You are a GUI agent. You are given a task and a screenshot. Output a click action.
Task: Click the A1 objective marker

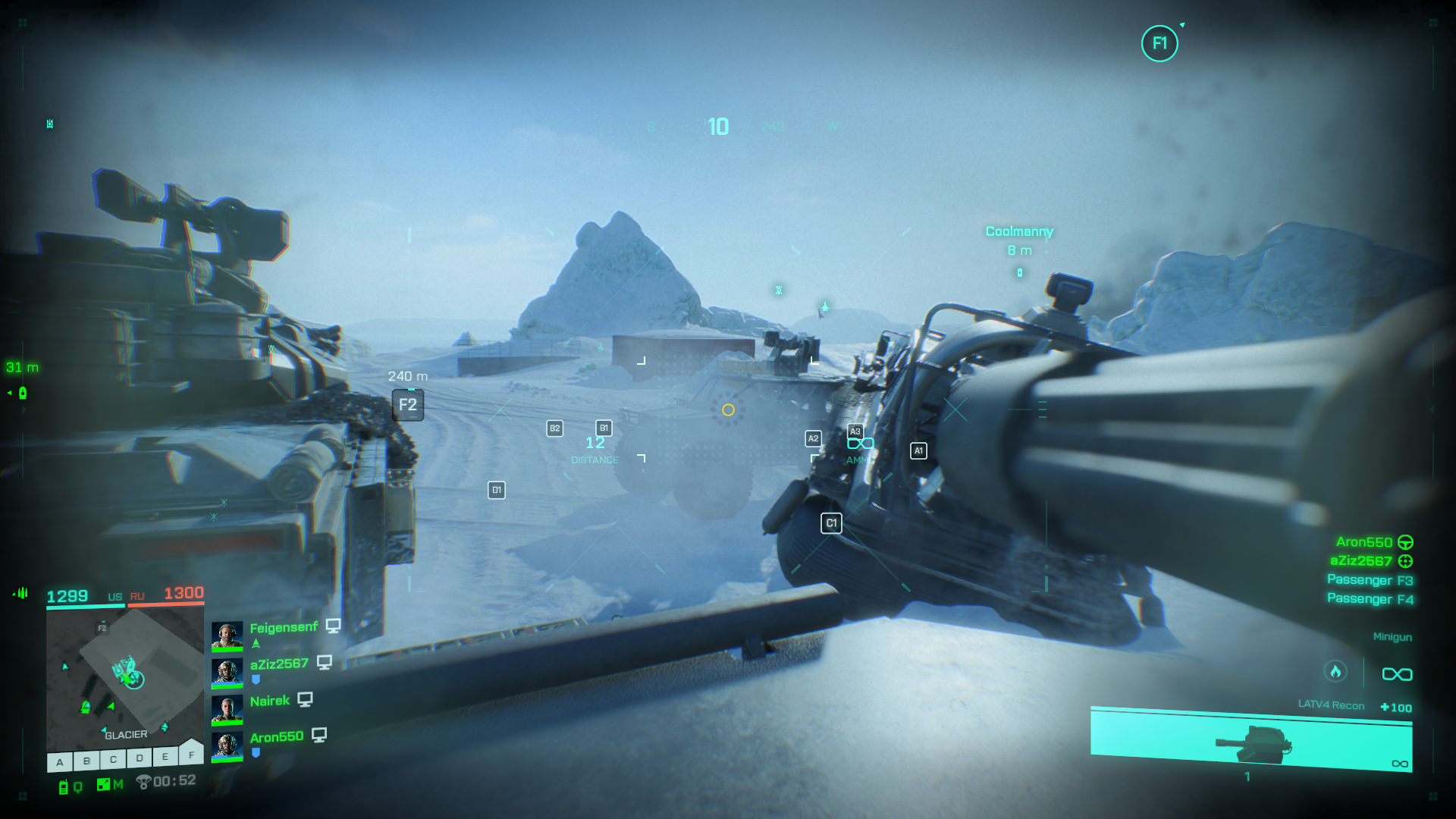coord(918,451)
